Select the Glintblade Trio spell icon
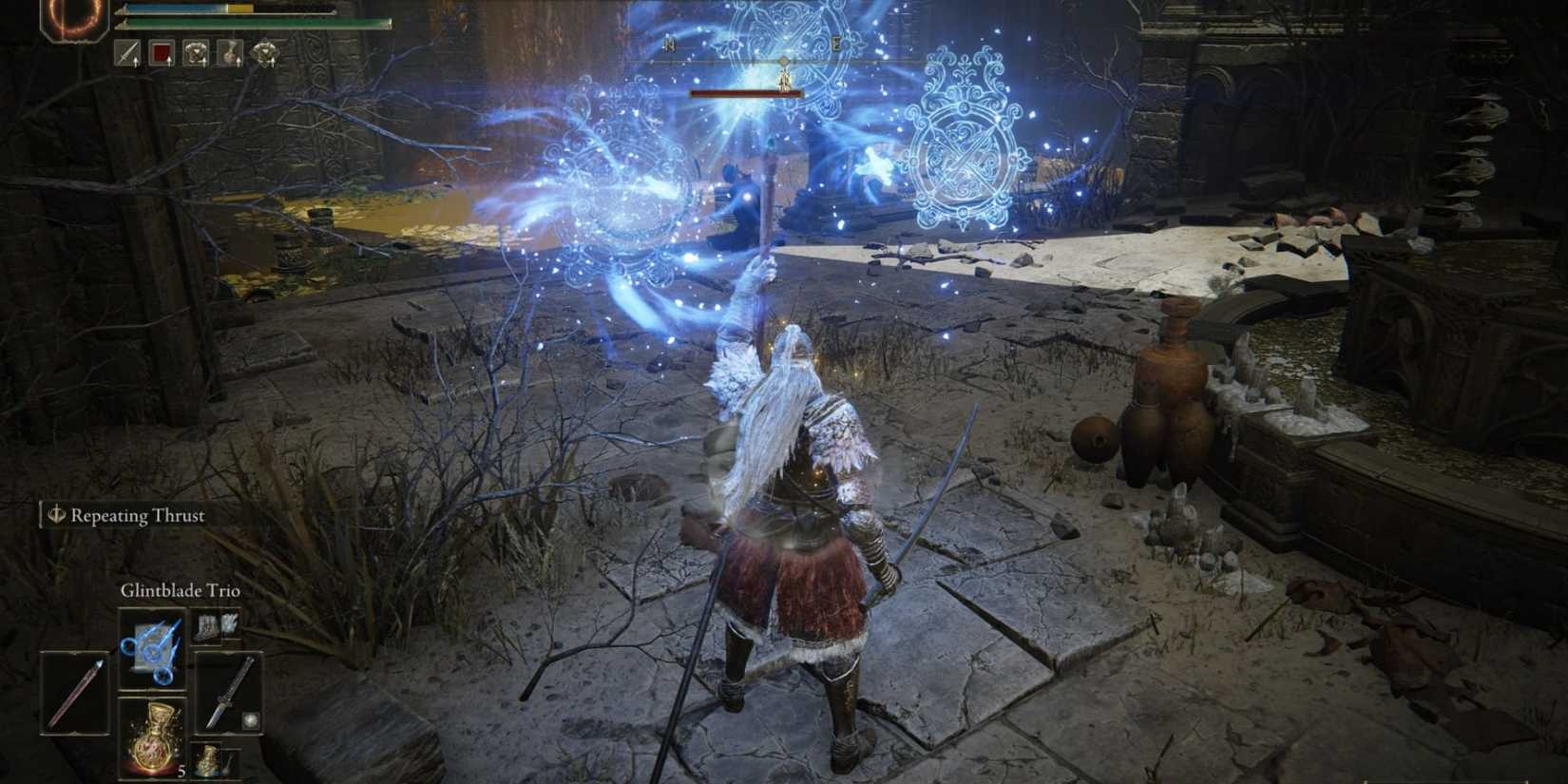 pyautogui.click(x=153, y=648)
